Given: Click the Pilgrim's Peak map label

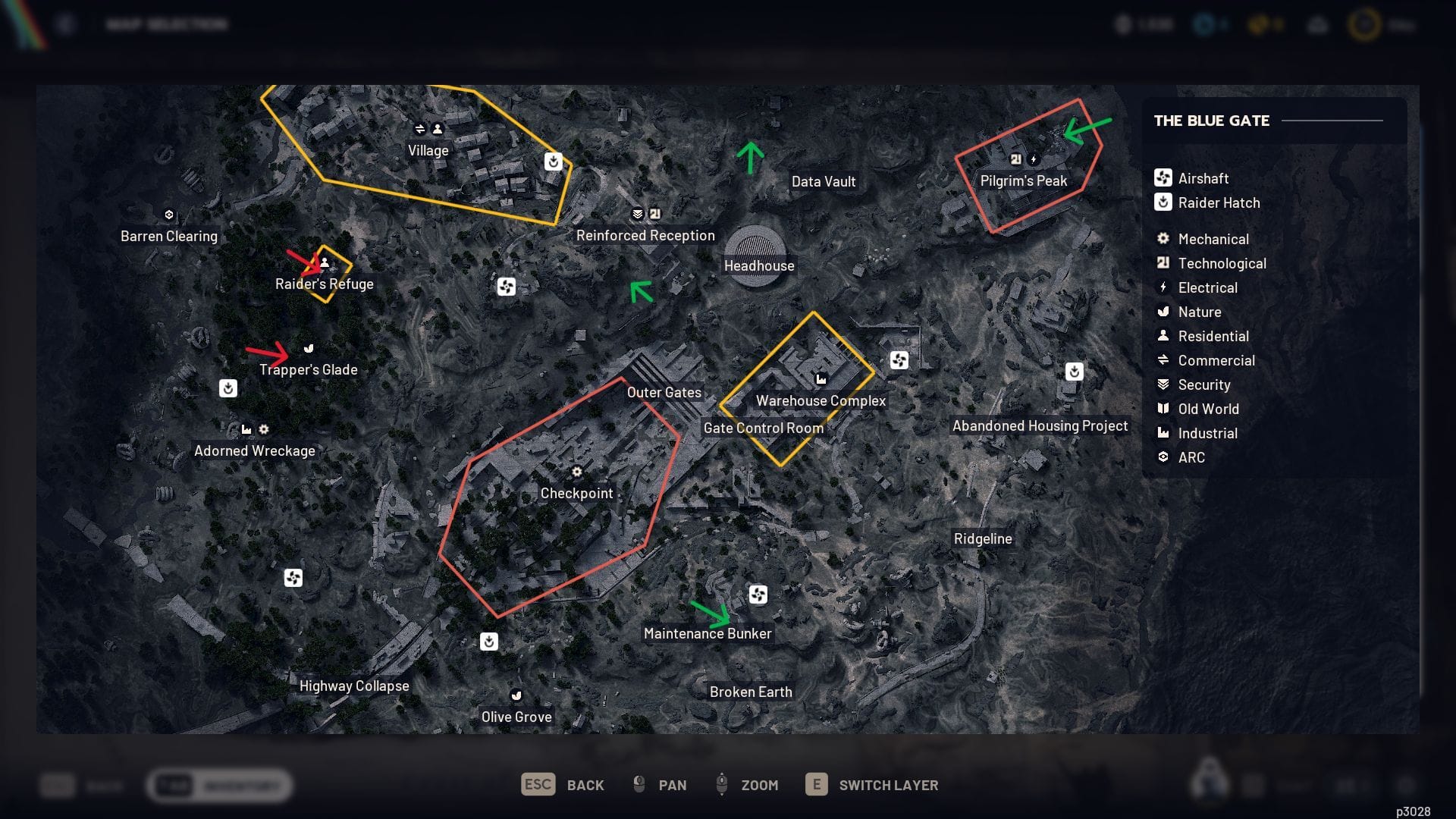Looking at the screenshot, I should coord(1024,180).
